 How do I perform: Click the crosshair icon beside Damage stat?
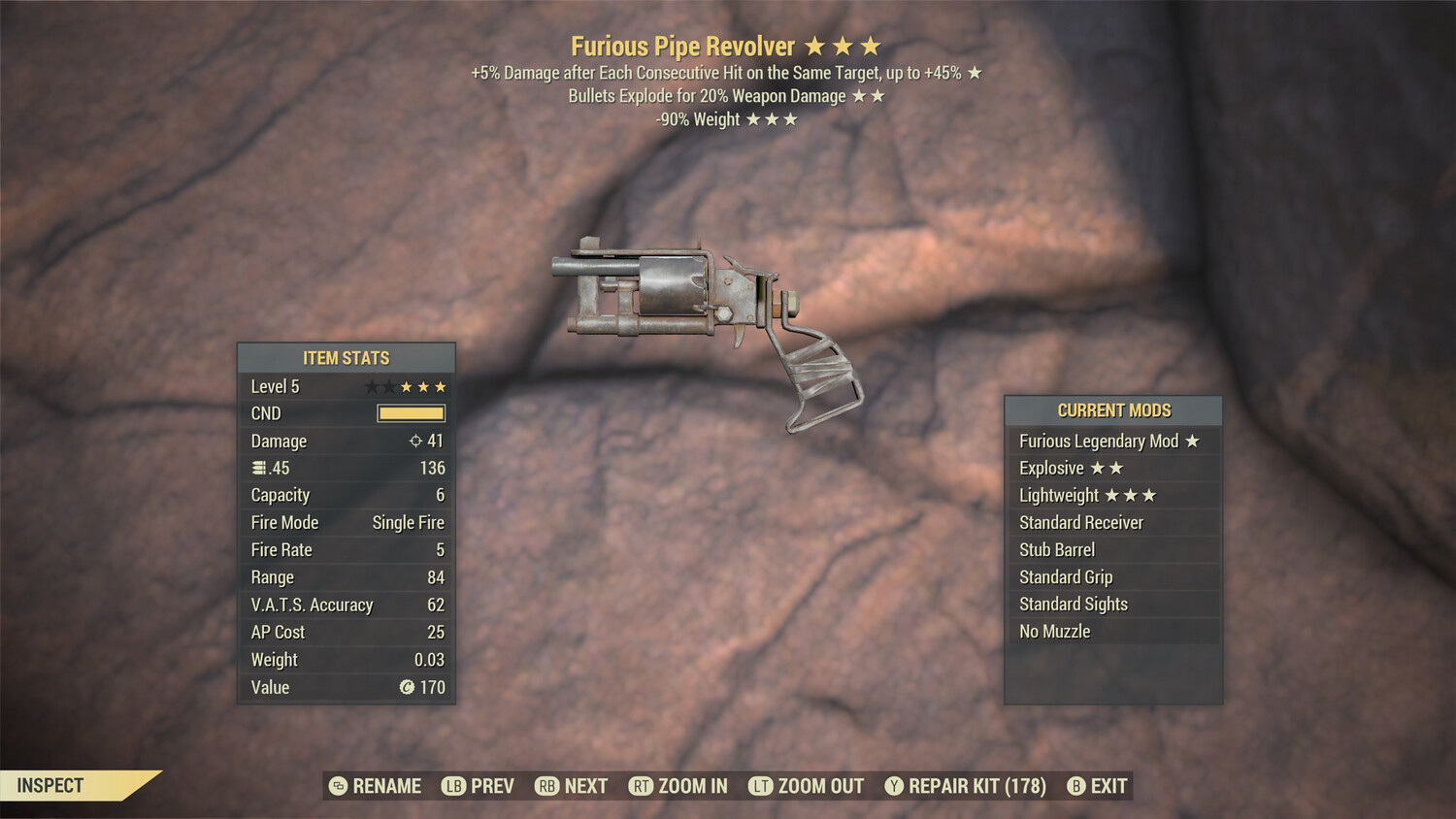pos(415,441)
